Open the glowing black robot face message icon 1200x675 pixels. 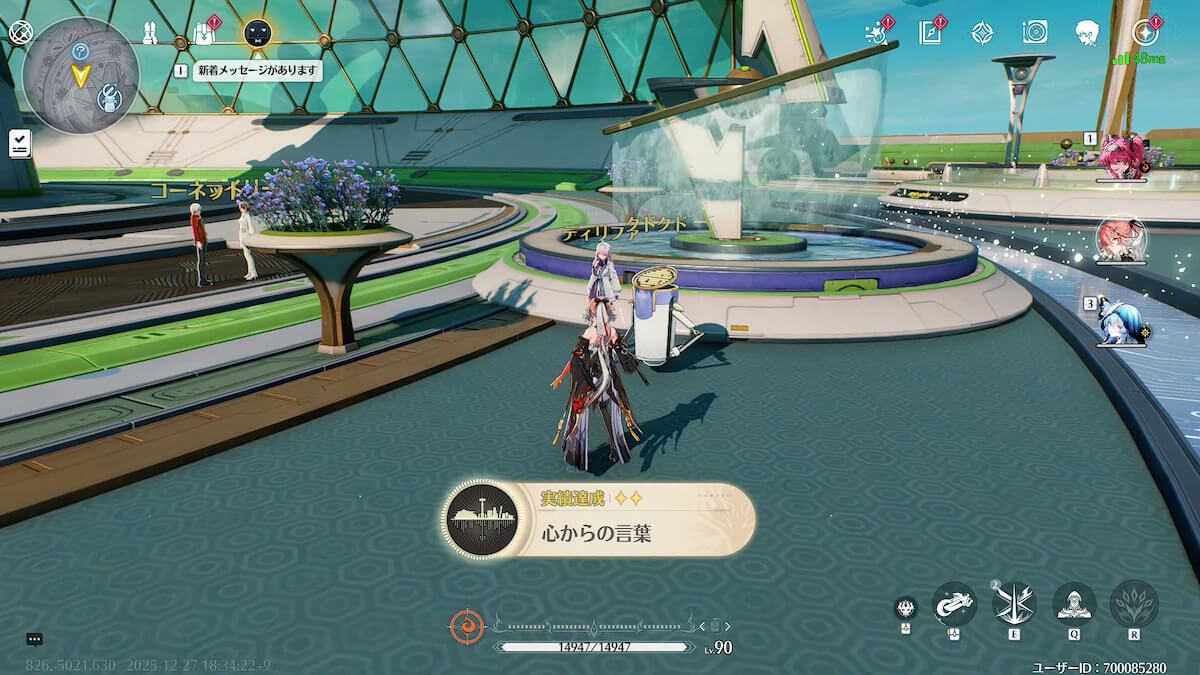click(x=257, y=33)
